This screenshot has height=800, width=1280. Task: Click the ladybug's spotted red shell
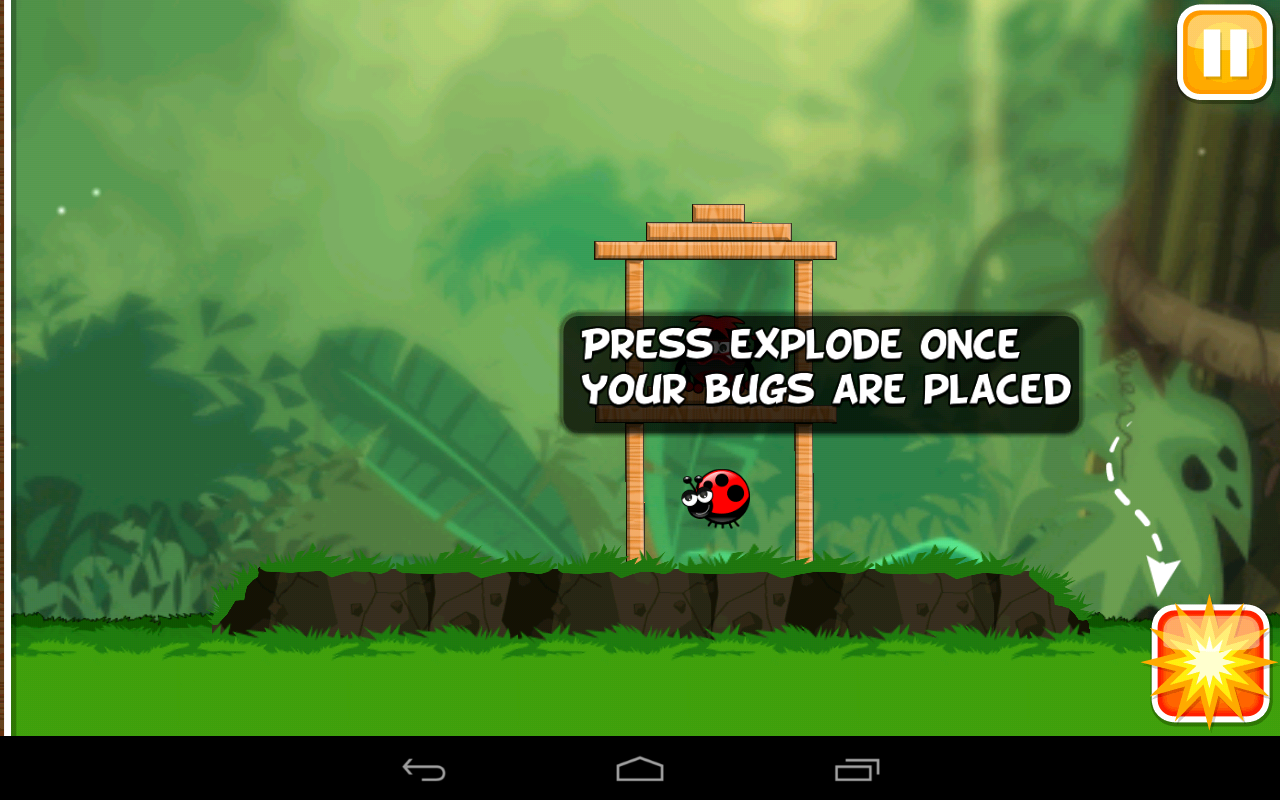(x=730, y=495)
